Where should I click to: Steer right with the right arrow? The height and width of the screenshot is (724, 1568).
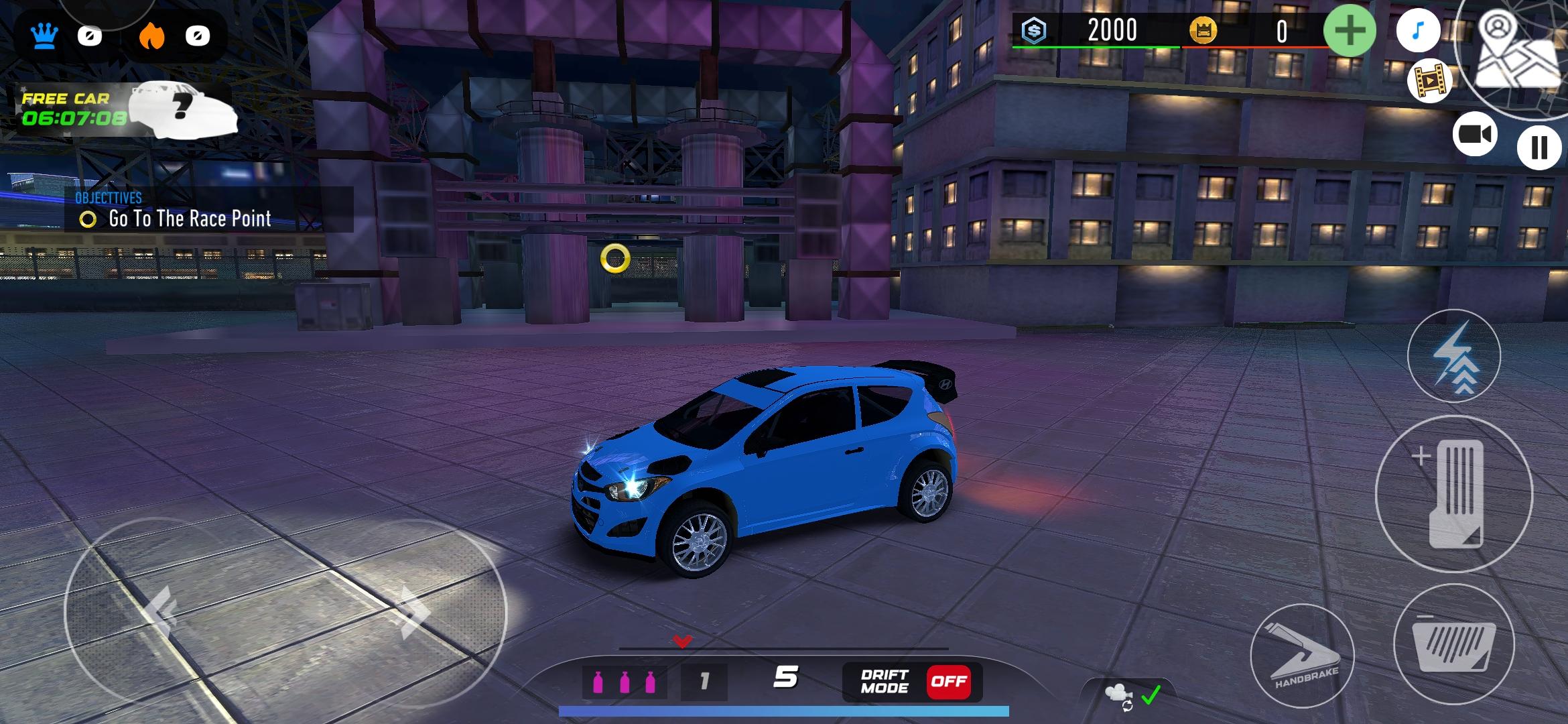[x=414, y=611]
